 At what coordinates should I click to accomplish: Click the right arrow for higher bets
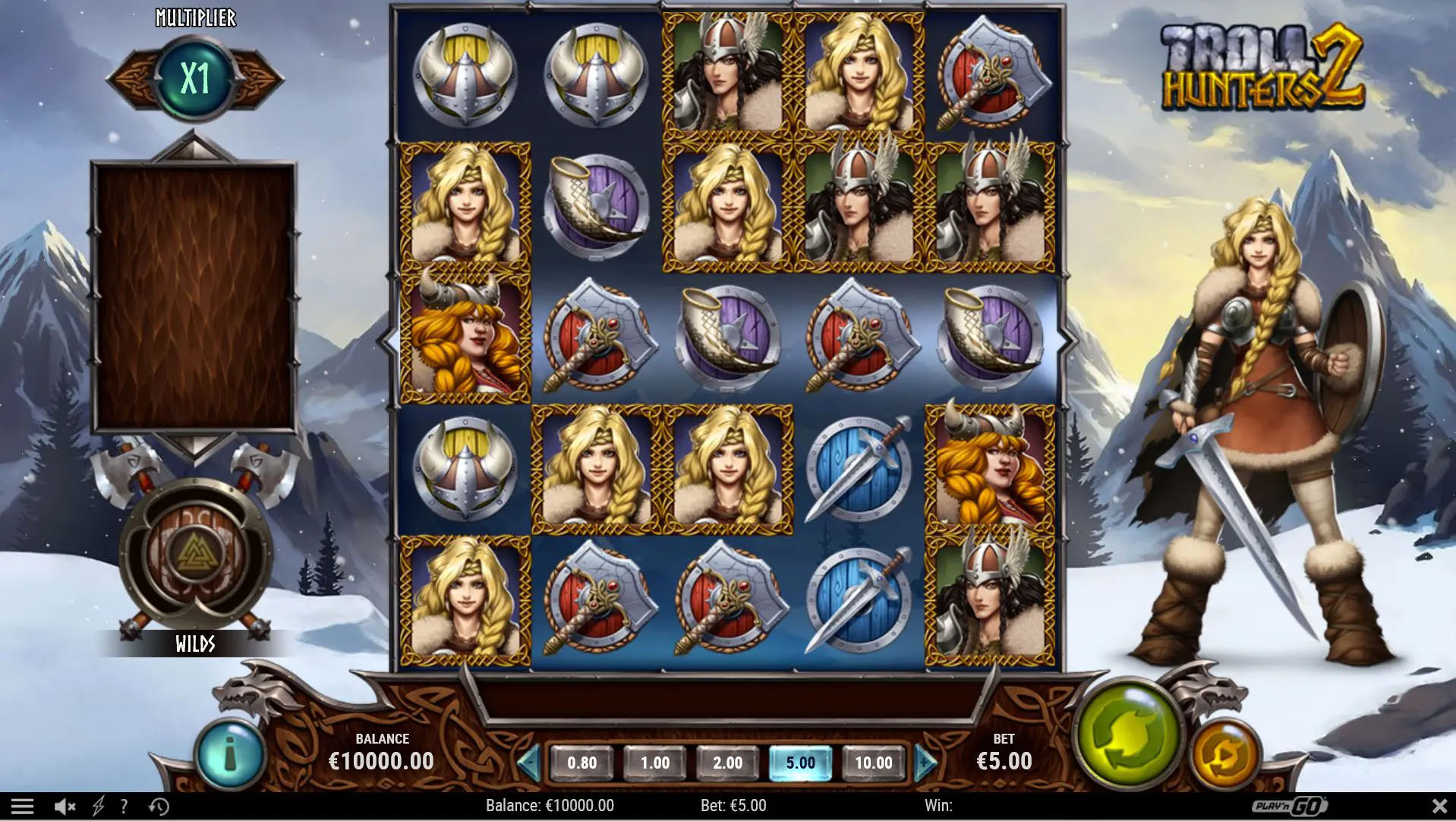tap(925, 763)
